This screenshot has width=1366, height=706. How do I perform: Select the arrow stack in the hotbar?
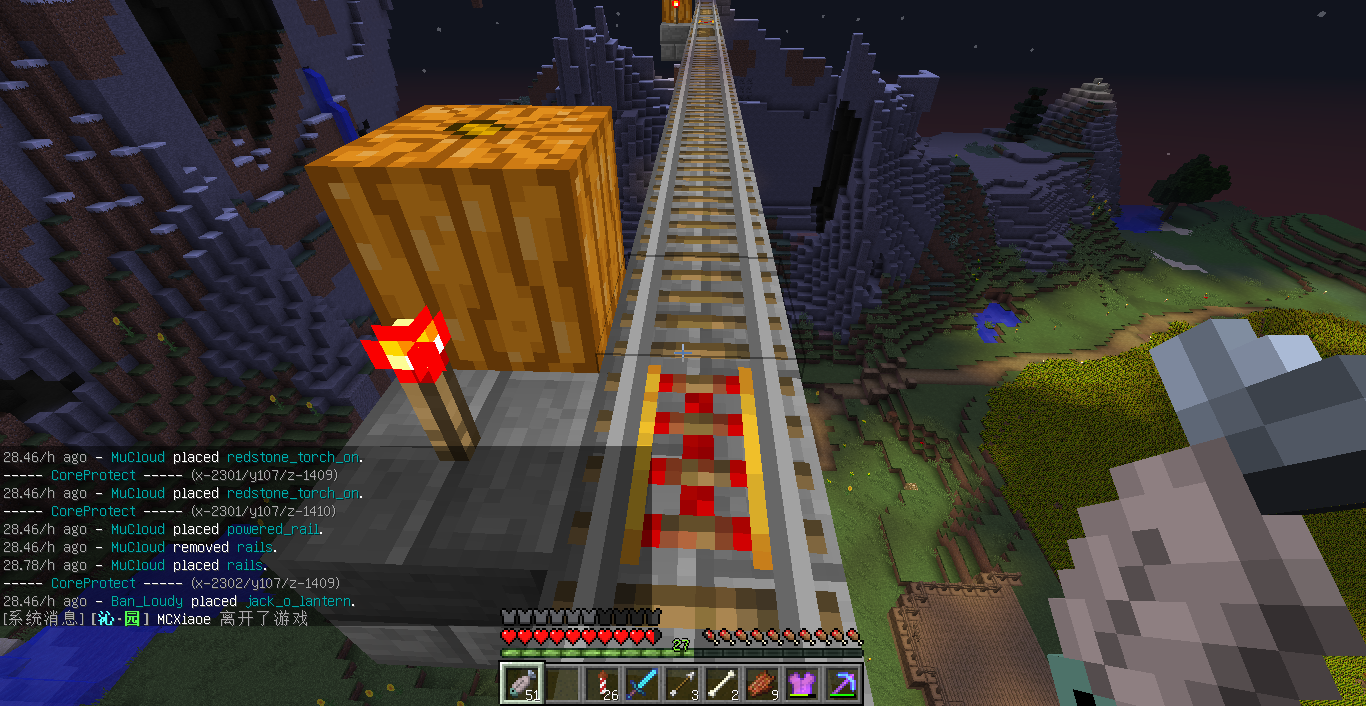pos(682,683)
